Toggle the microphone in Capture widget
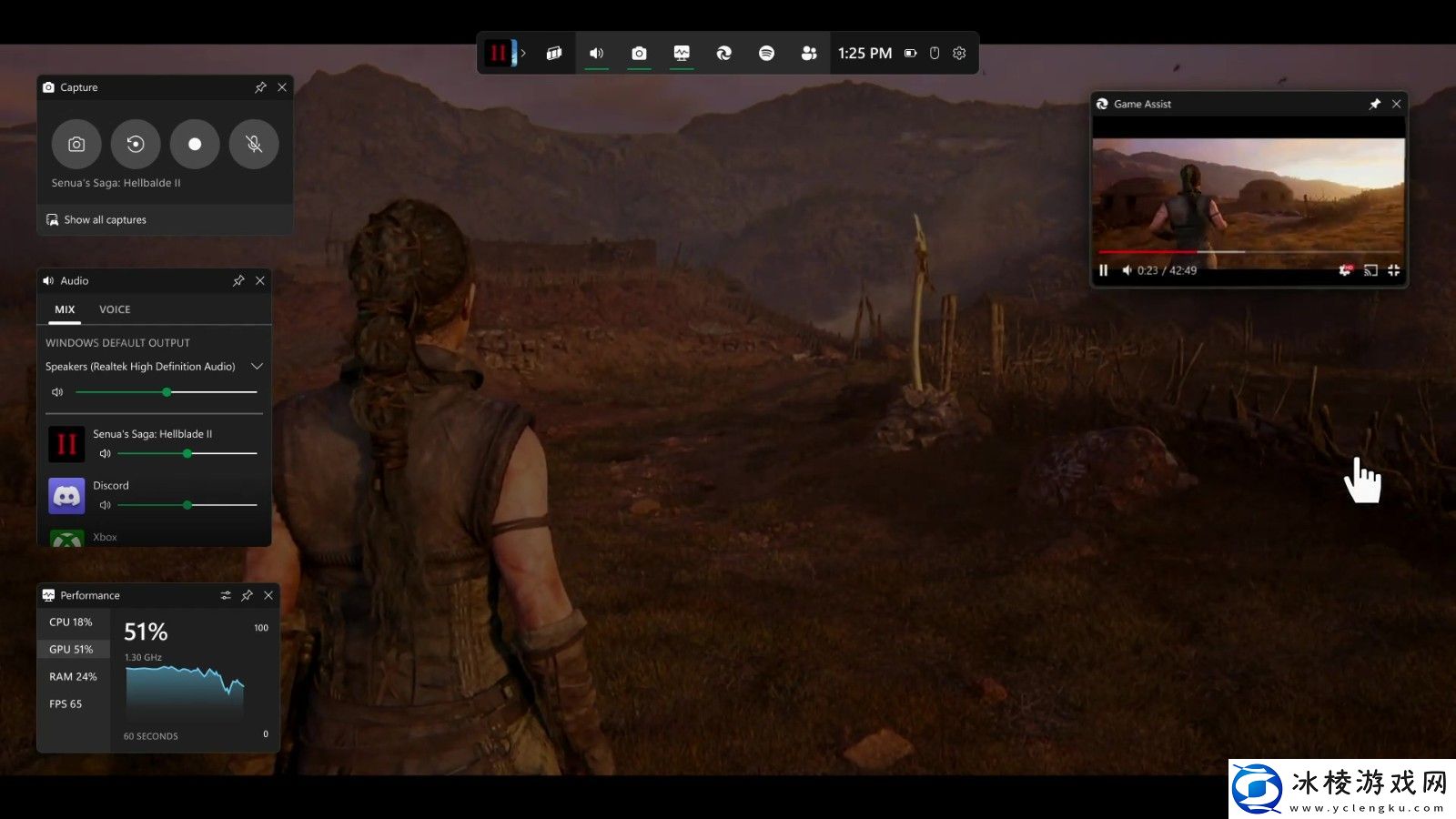The width and height of the screenshot is (1456, 819). (x=254, y=144)
